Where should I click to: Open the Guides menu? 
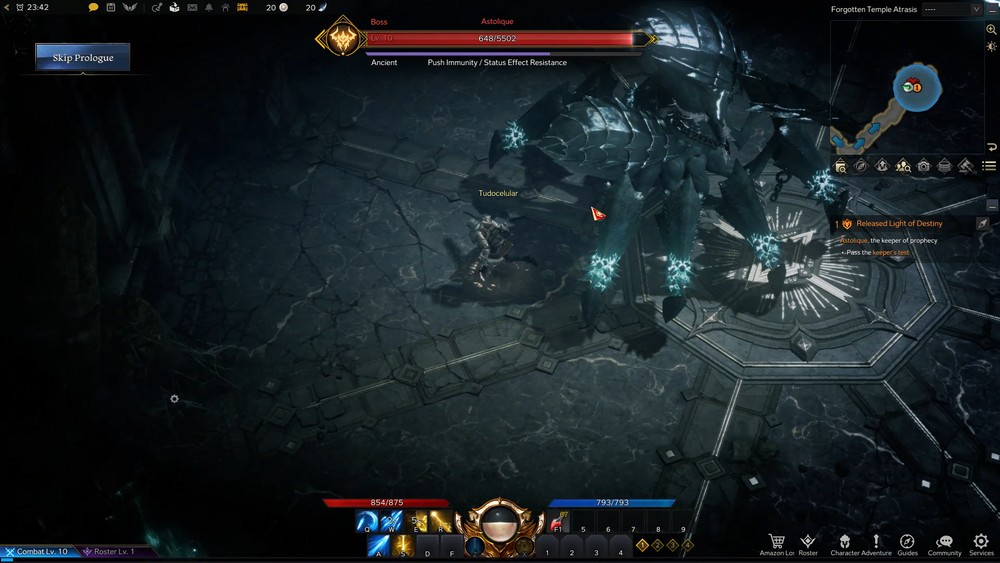tap(907, 541)
